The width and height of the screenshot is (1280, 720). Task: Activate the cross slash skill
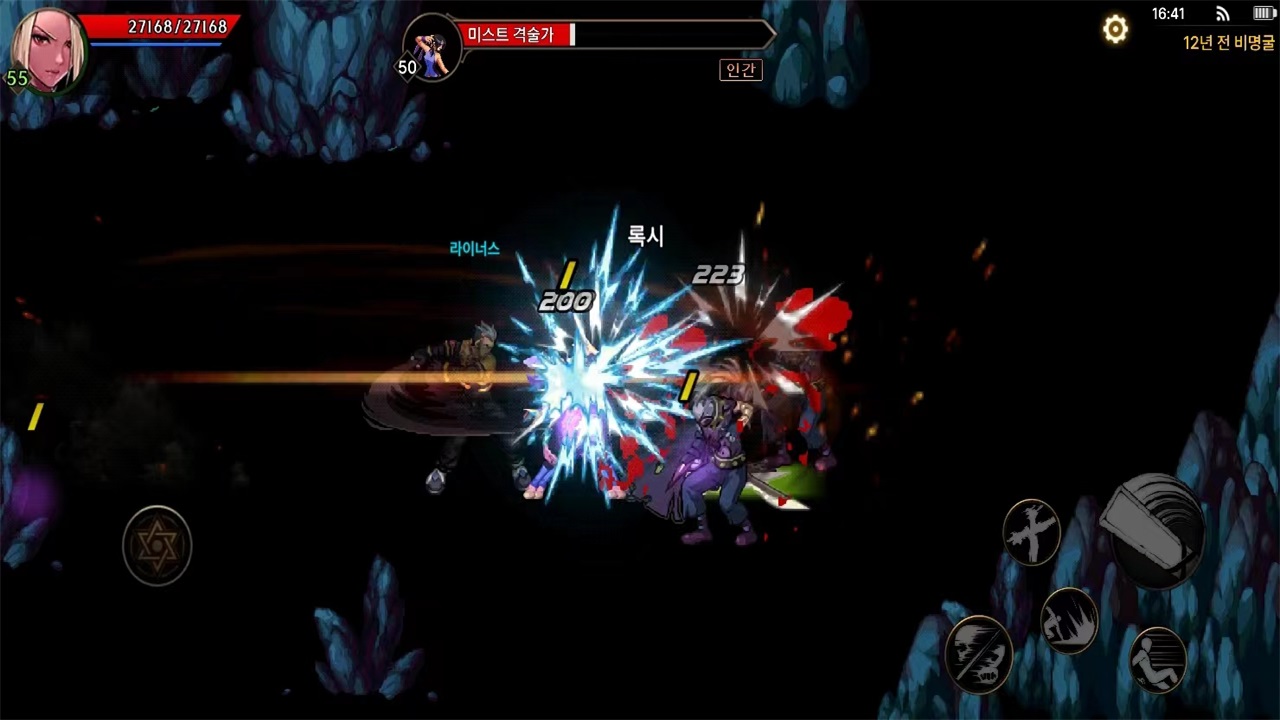[1031, 532]
